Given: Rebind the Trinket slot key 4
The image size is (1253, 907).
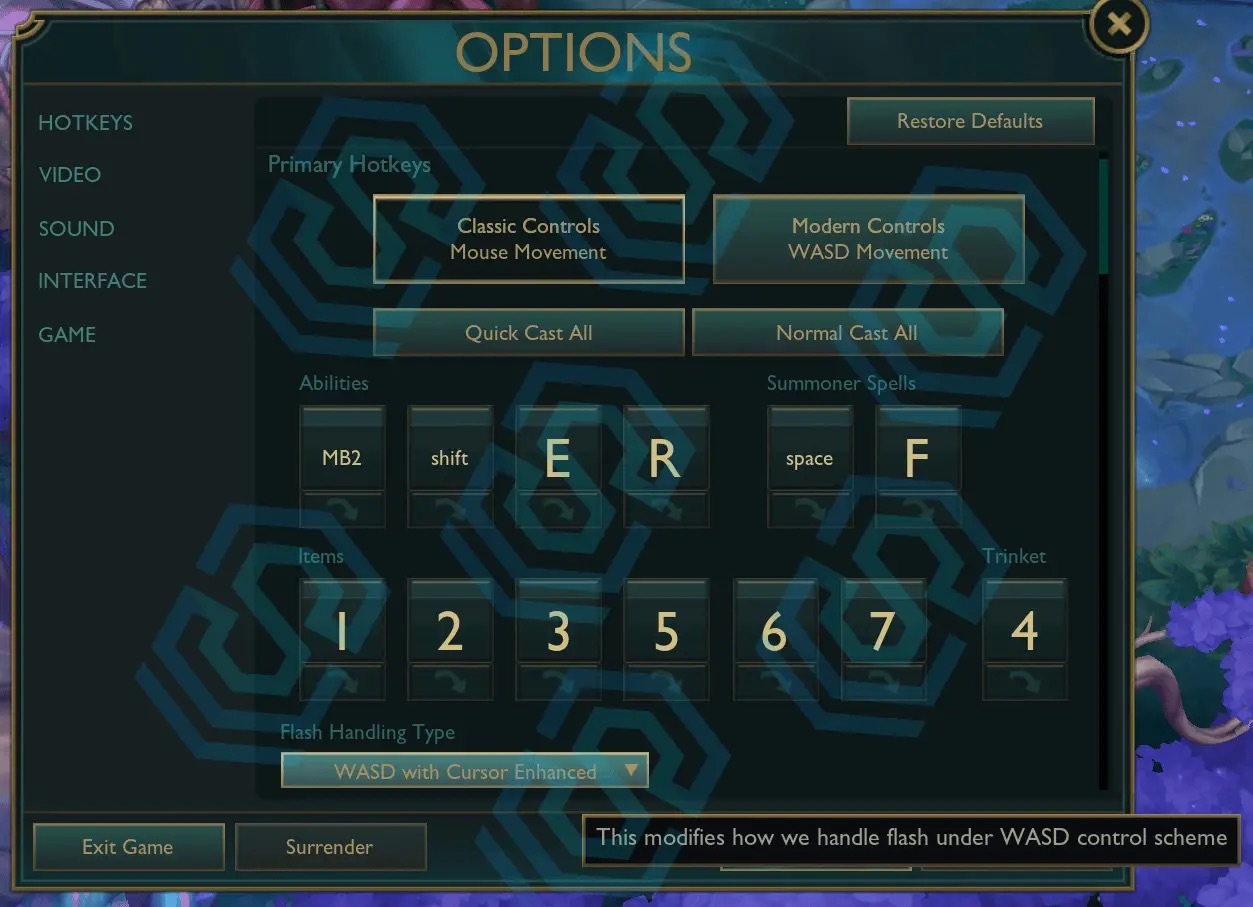Looking at the screenshot, I should pos(1025,631).
